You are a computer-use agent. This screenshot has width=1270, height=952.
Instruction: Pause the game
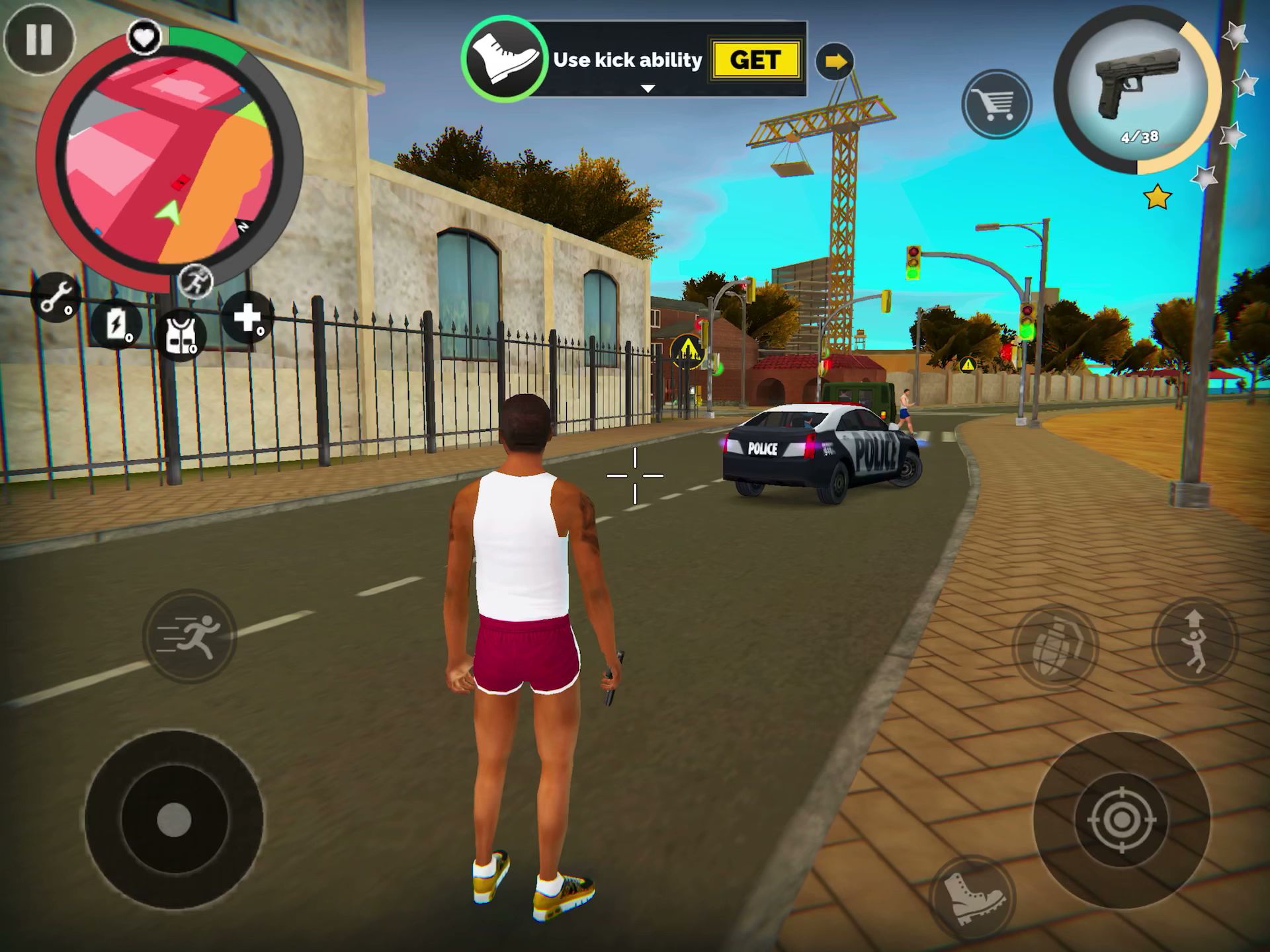pos(39,40)
